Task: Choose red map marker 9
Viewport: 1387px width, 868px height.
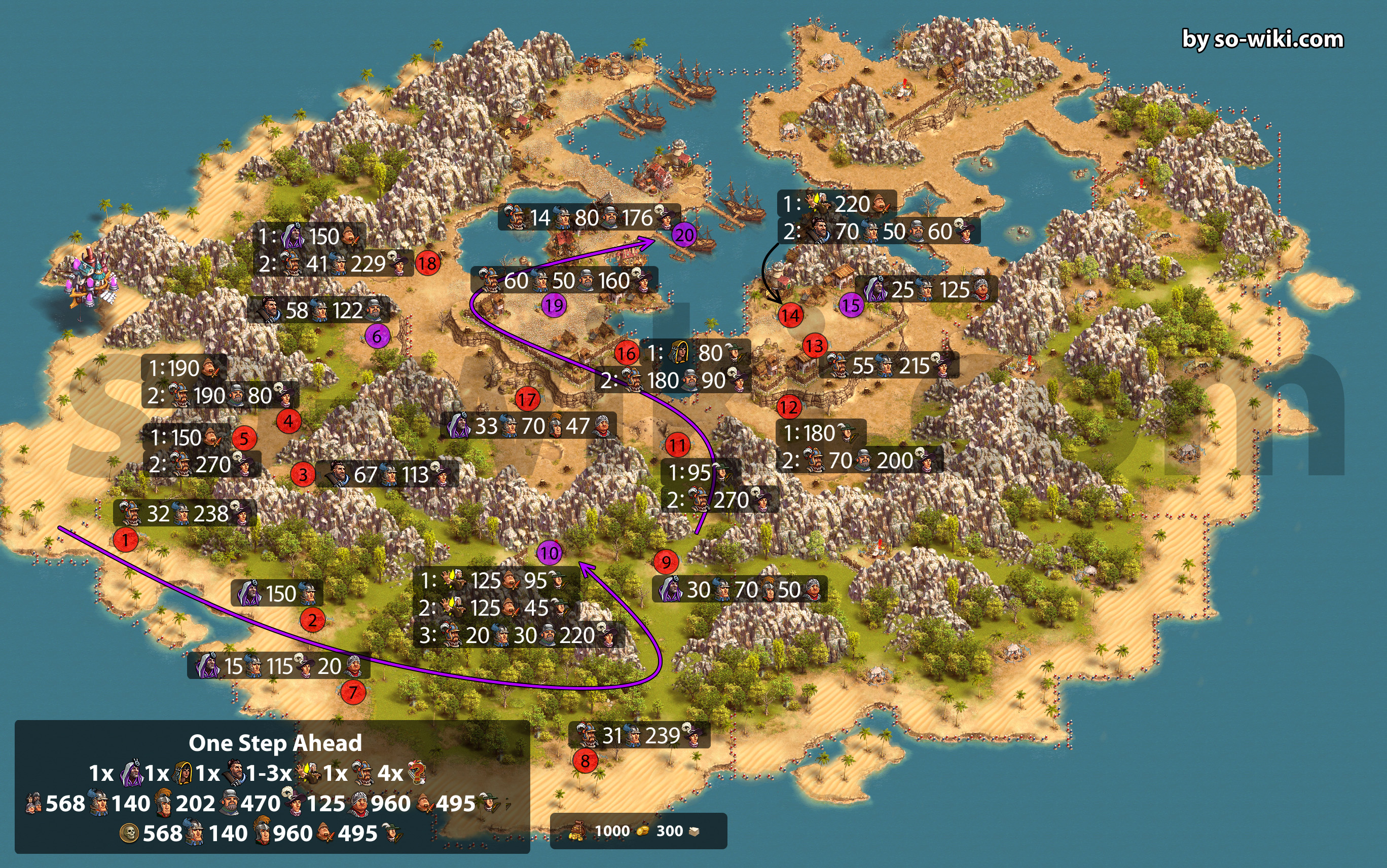Action: (666, 562)
